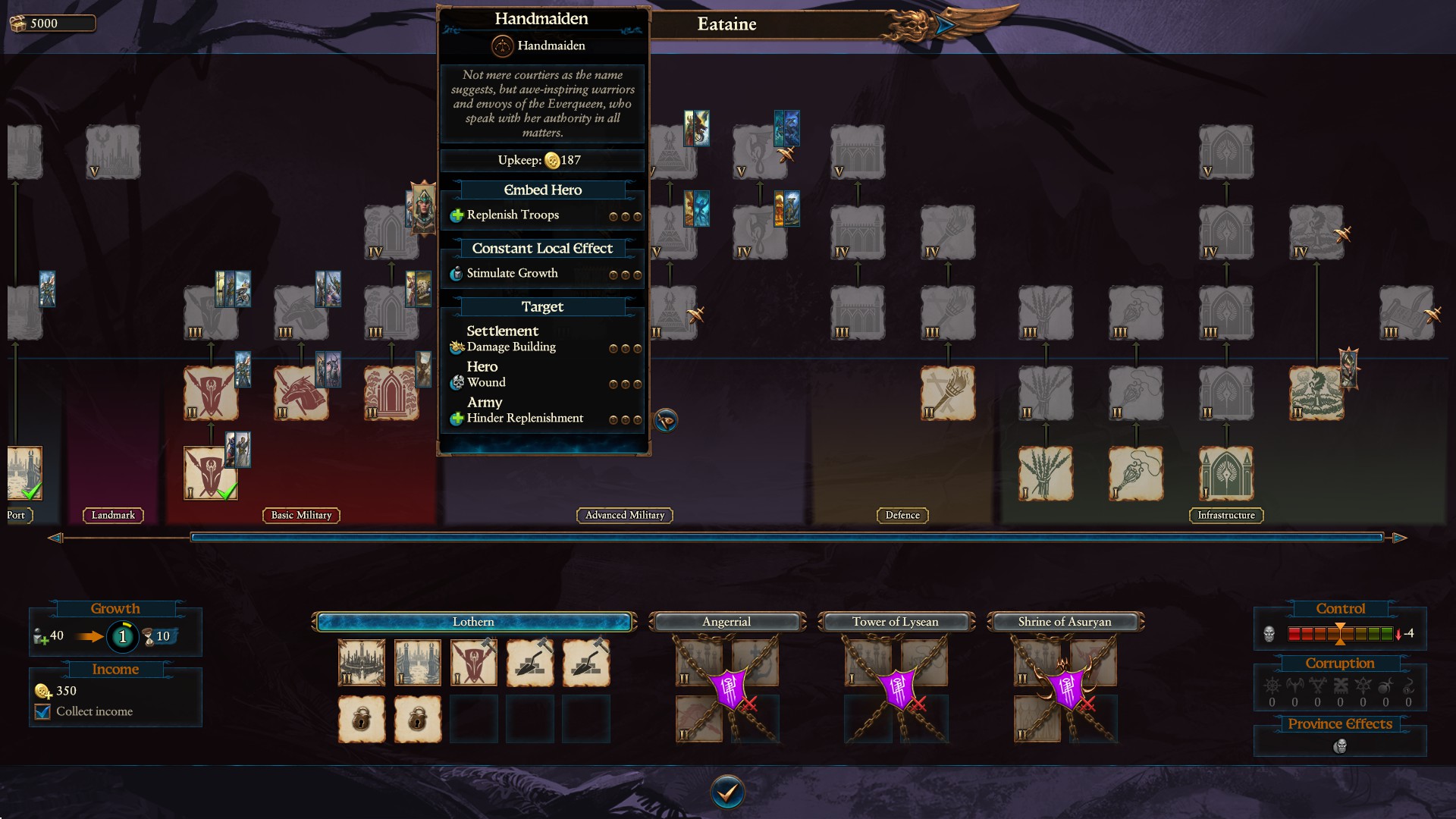This screenshot has width=1456, height=819.
Task: Click the Basic Military category label
Action: [x=303, y=515]
